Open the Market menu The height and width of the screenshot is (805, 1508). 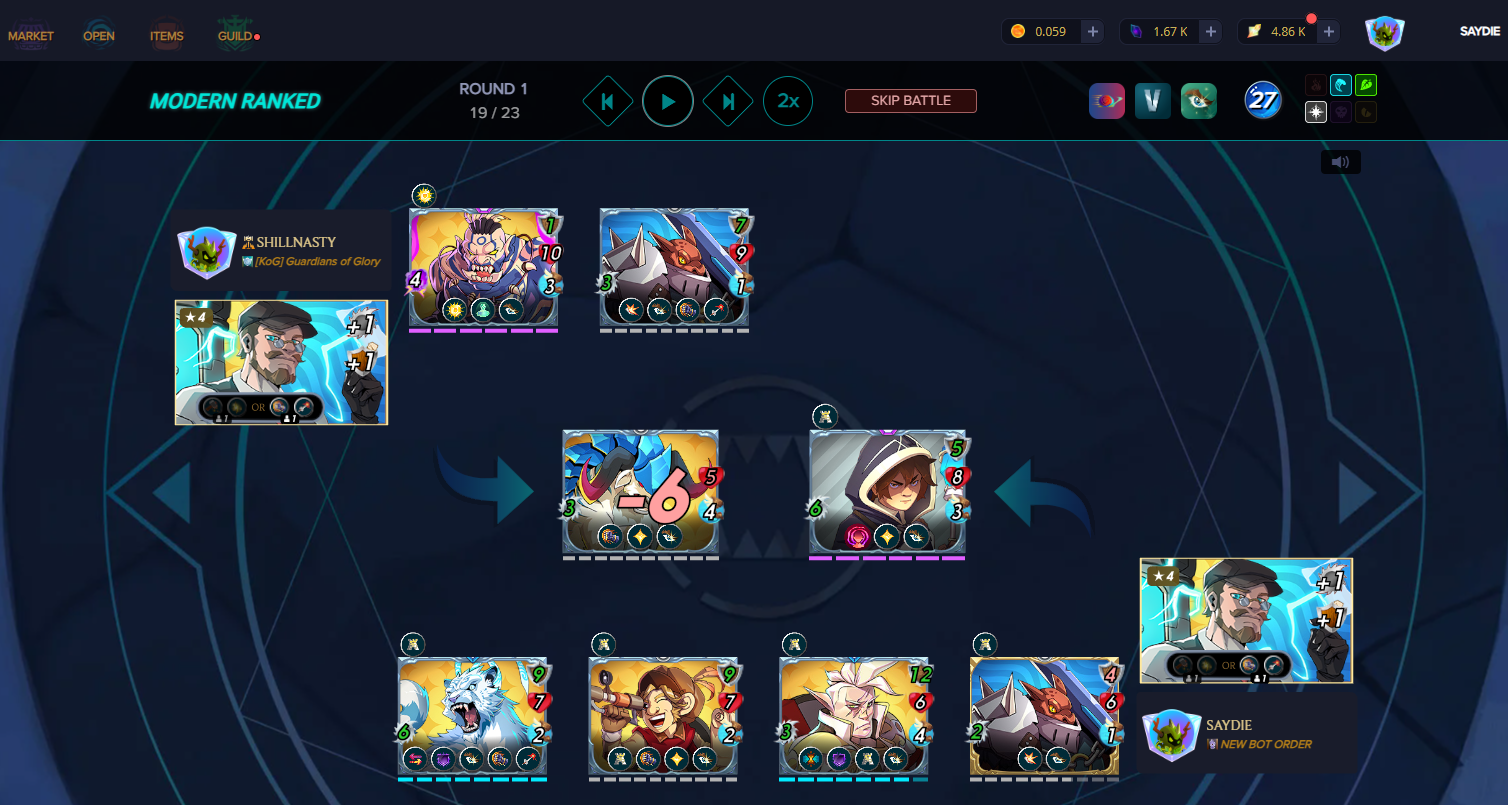pos(31,36)
